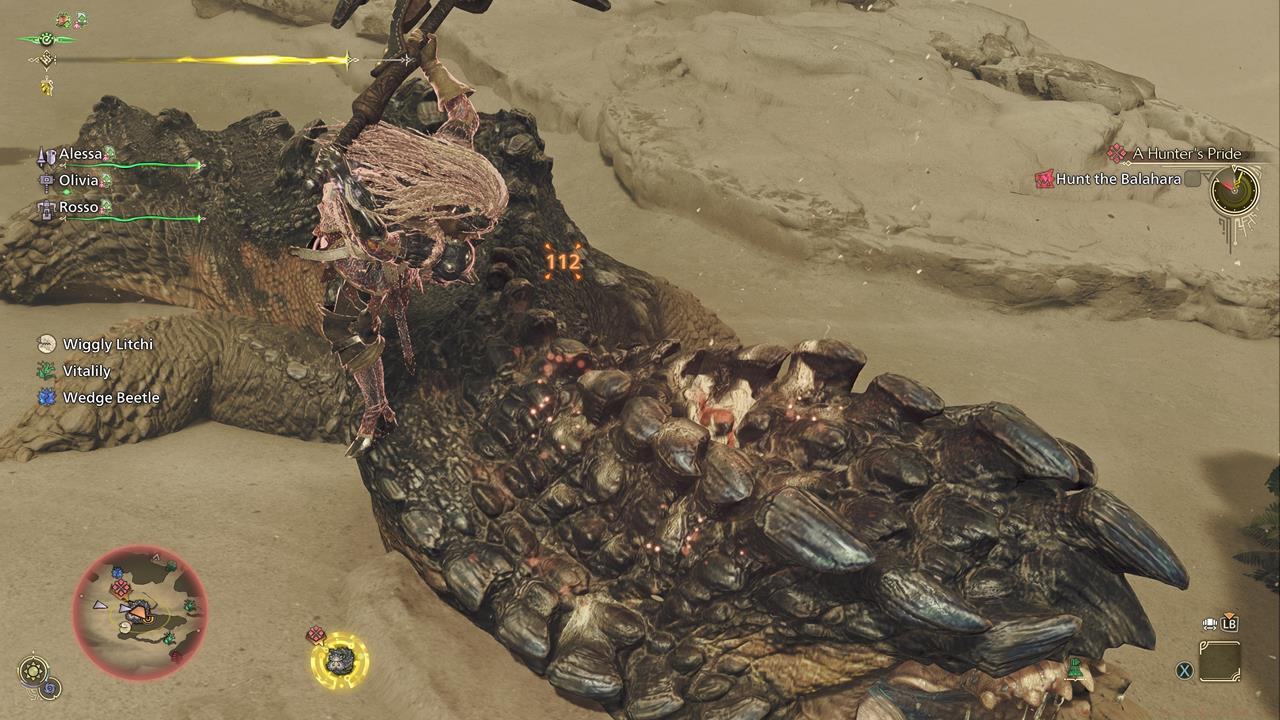1280x720 pixels.
Task: Click the LB item bar prompt
Action: (1229, 624)
